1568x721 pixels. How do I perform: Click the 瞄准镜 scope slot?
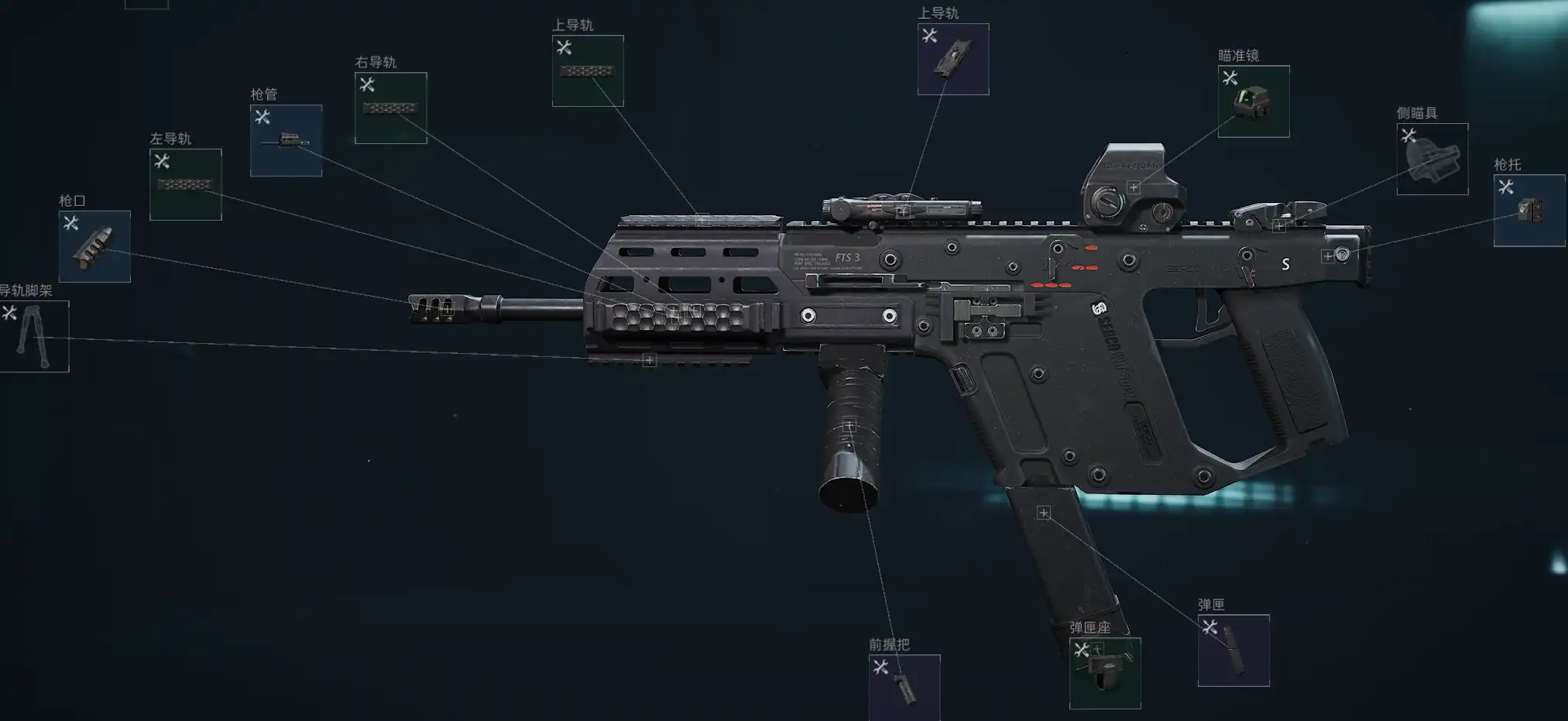pyautogui.click(x=1253, y=101)
